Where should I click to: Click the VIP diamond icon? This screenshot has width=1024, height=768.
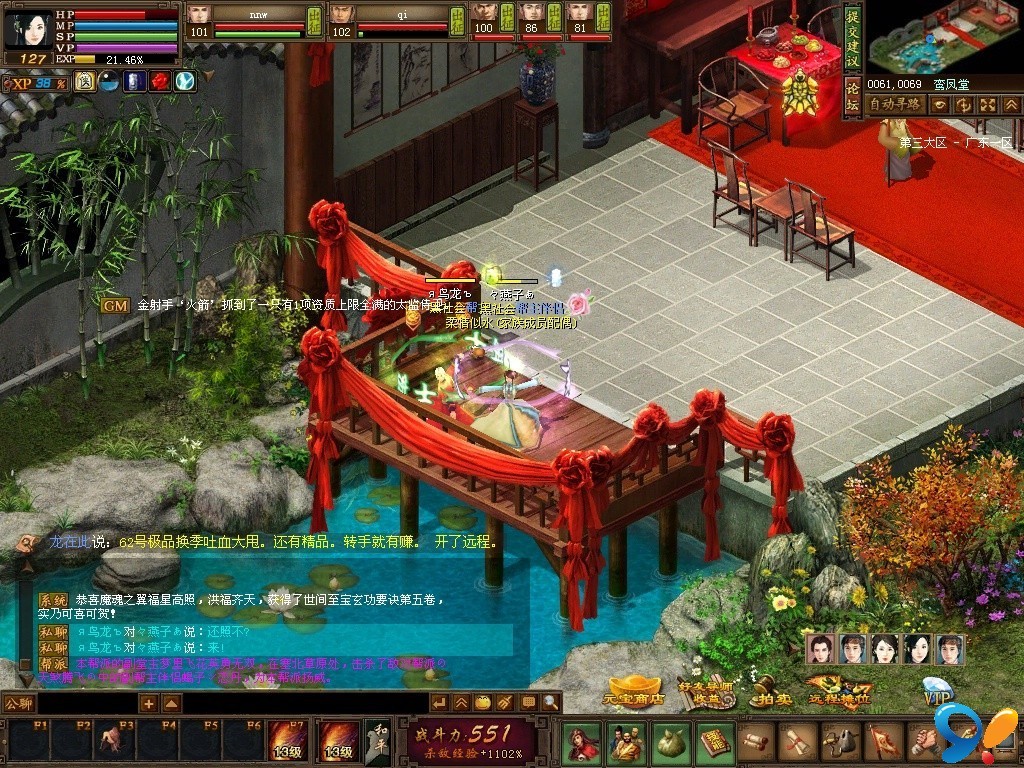(x=938, y=689)
